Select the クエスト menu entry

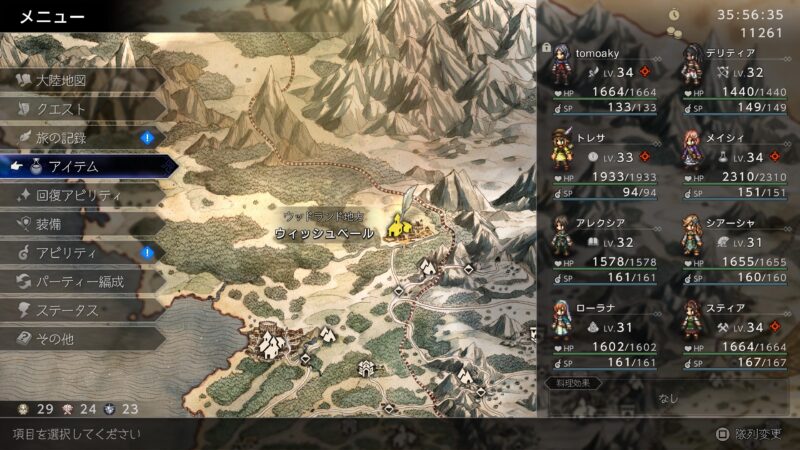pos(62,109)
